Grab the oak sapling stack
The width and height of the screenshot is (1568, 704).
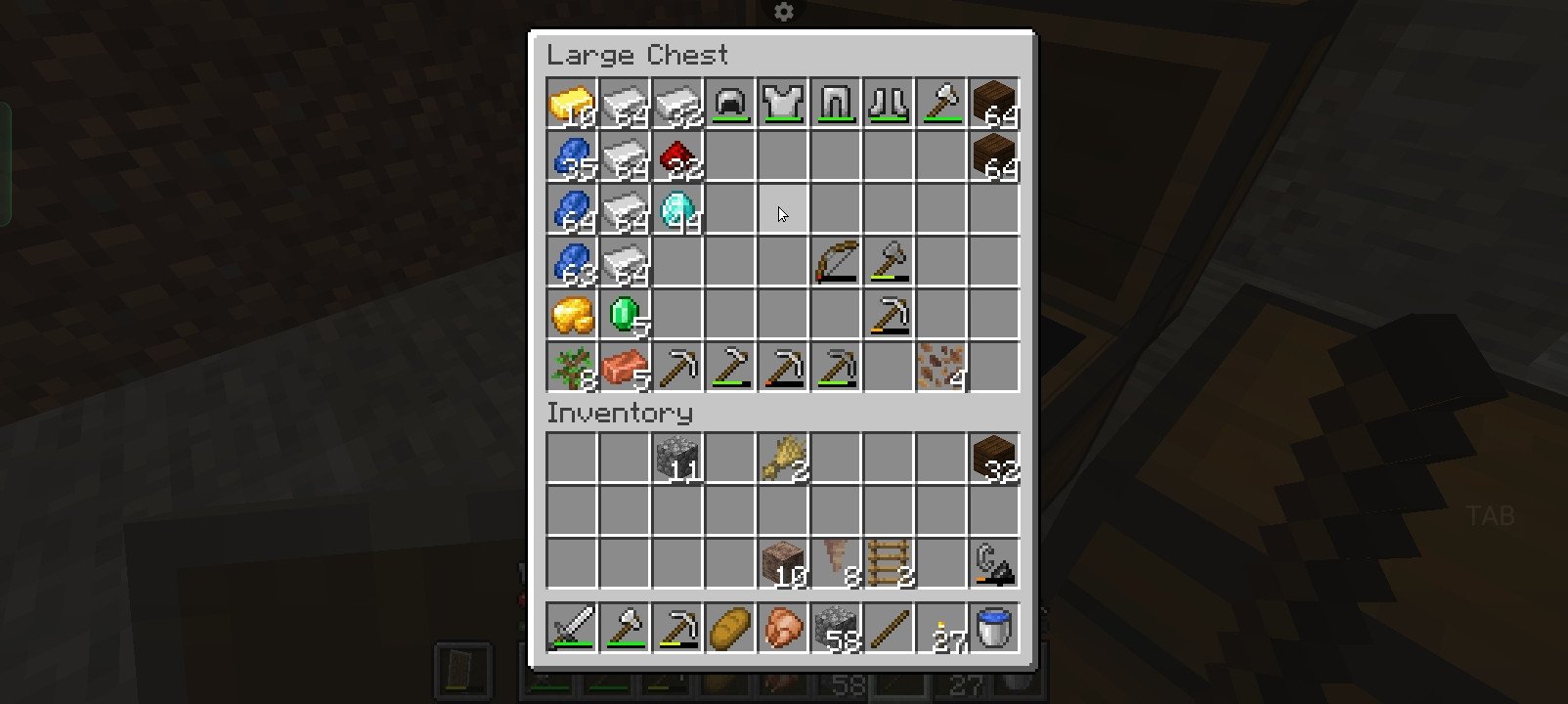(x=572, y=368)
